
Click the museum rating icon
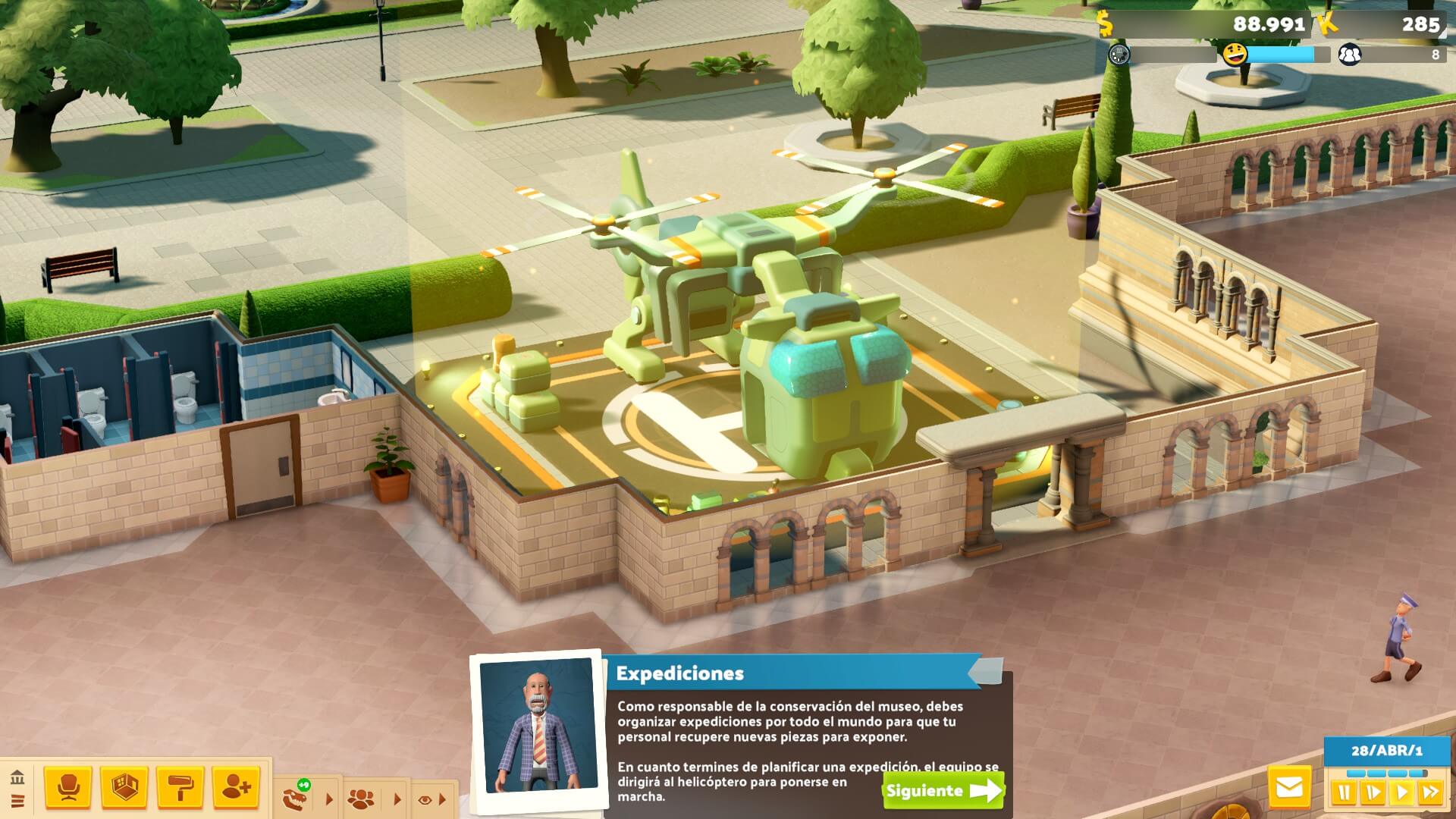click(x=1119, y=55)
